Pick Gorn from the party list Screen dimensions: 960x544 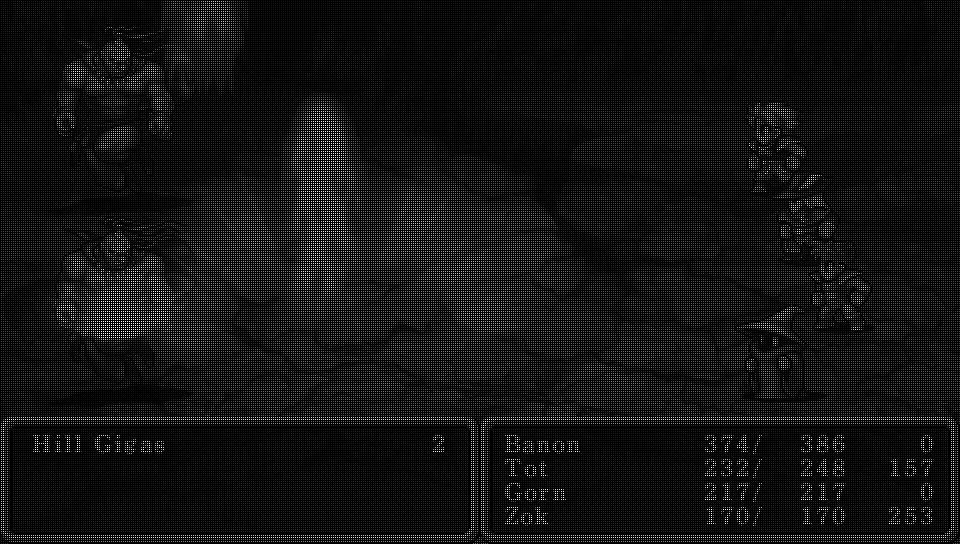click(x=535, y=493)
